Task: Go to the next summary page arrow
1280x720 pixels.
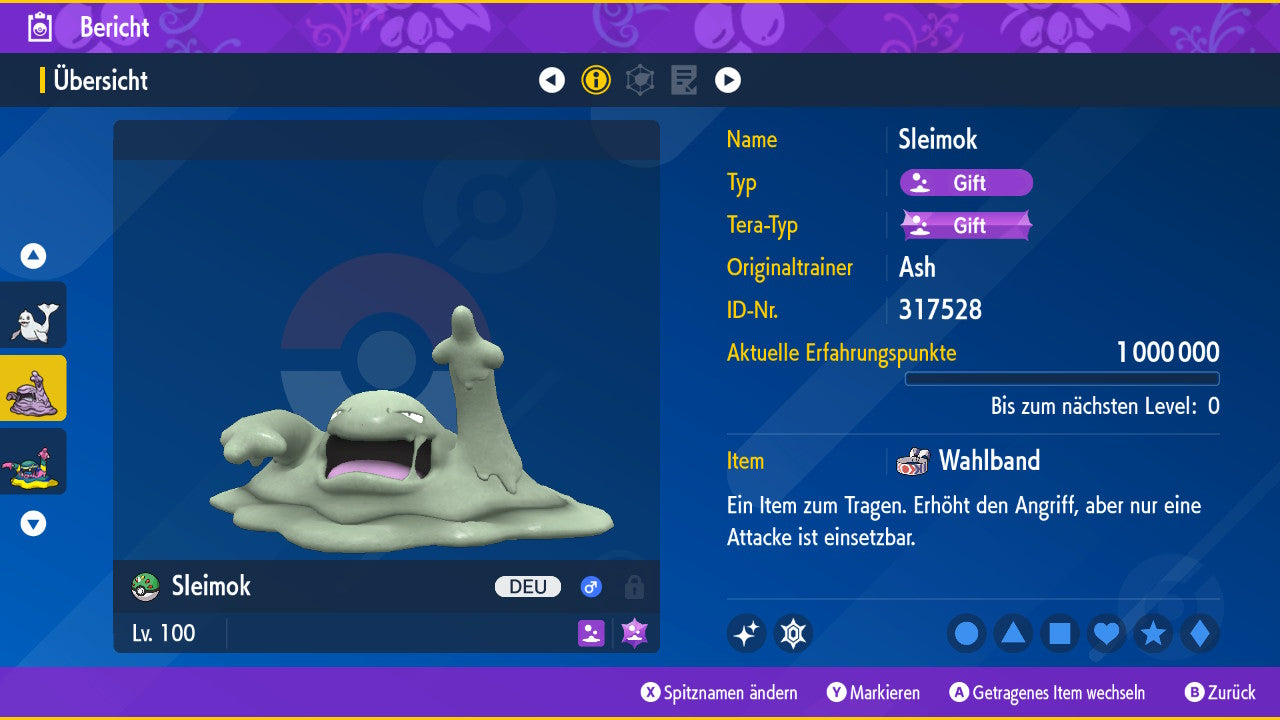Action: [728, 80]
